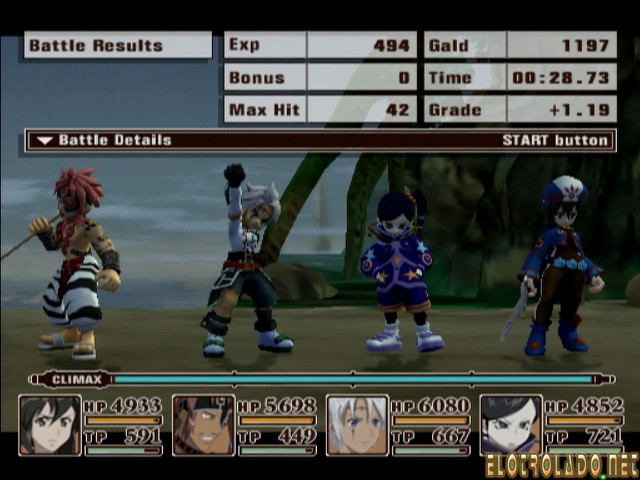Screen dimensions: 640x480
Task: Select the white-haired character portrait
Action: click(358, 425)
